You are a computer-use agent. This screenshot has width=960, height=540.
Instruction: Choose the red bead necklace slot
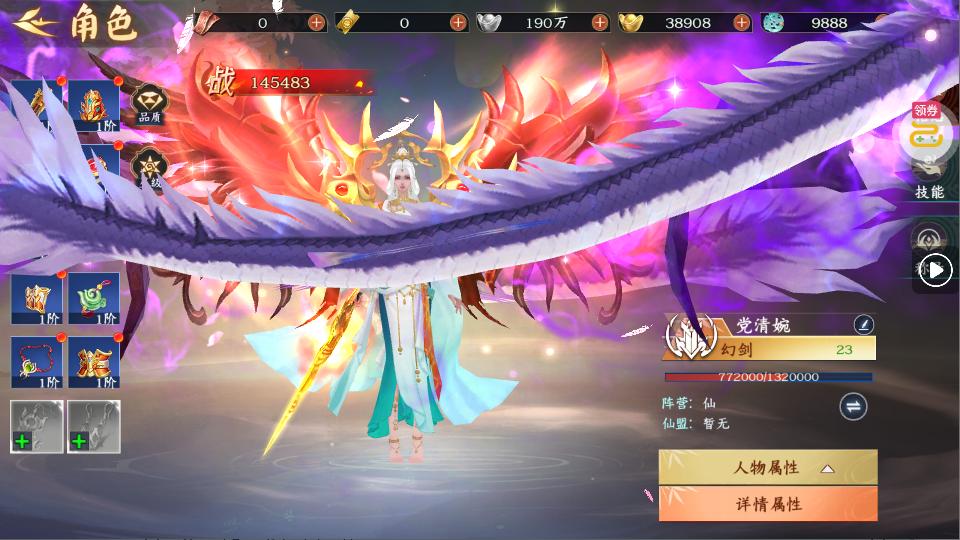click(x=37, y=361)
